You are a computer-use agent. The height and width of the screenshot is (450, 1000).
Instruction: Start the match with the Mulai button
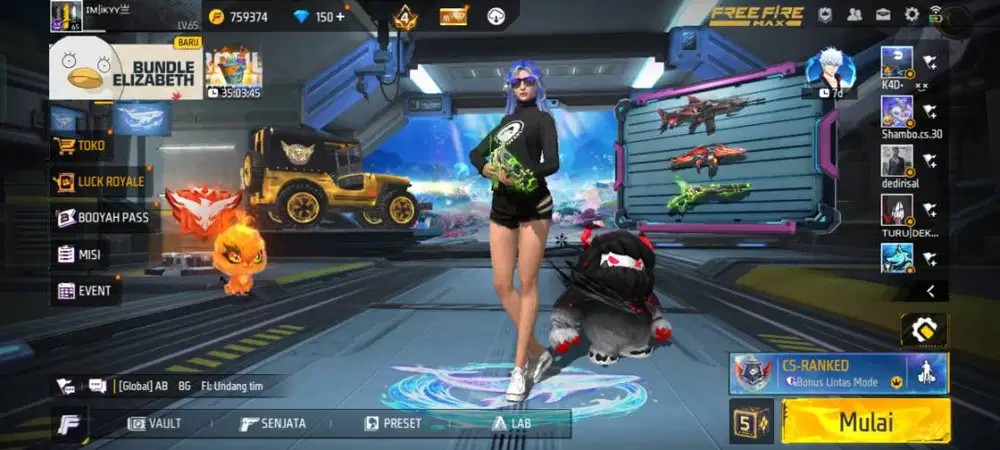865,421
